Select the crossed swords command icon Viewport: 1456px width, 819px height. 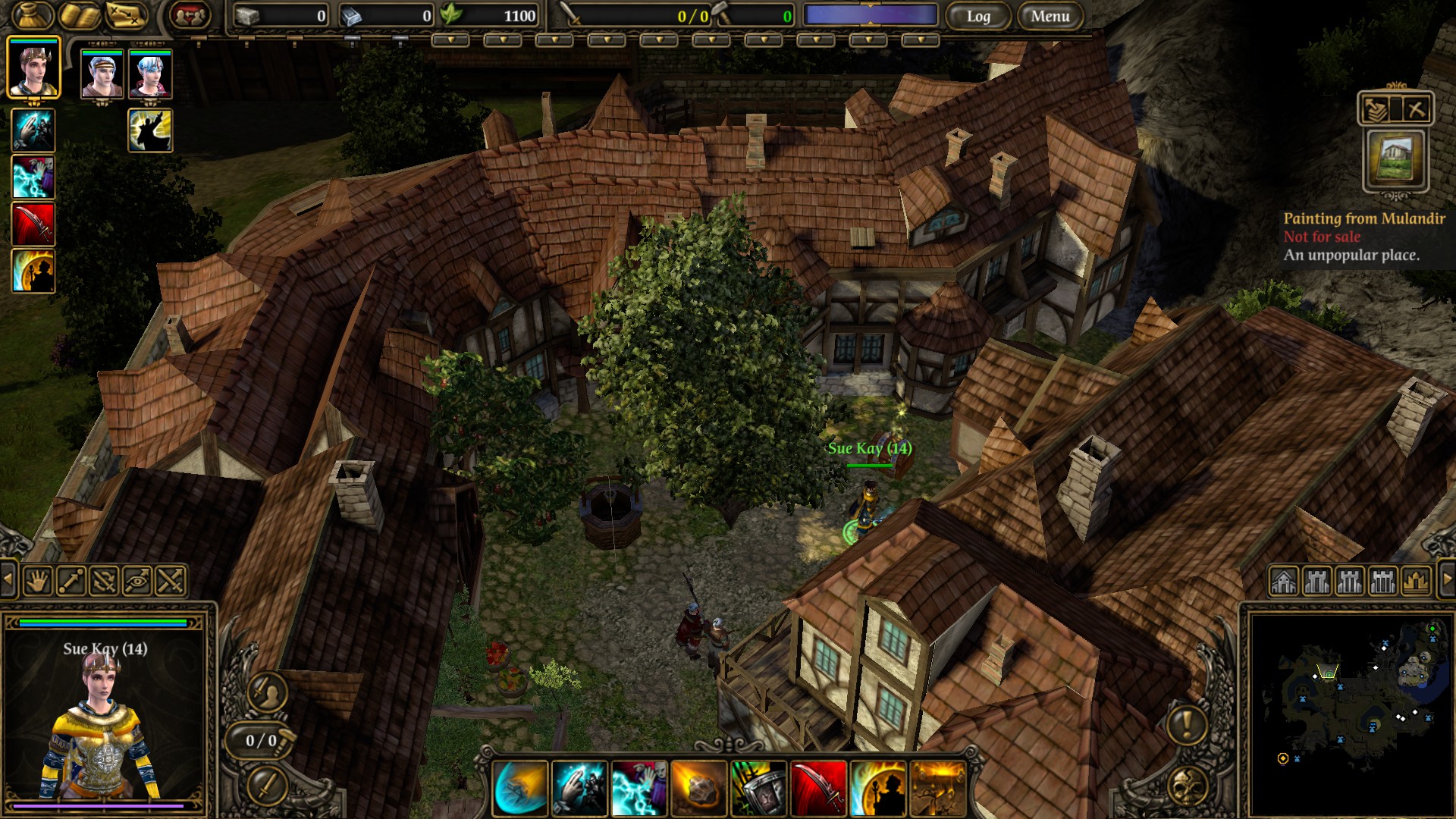coord(171,581)
